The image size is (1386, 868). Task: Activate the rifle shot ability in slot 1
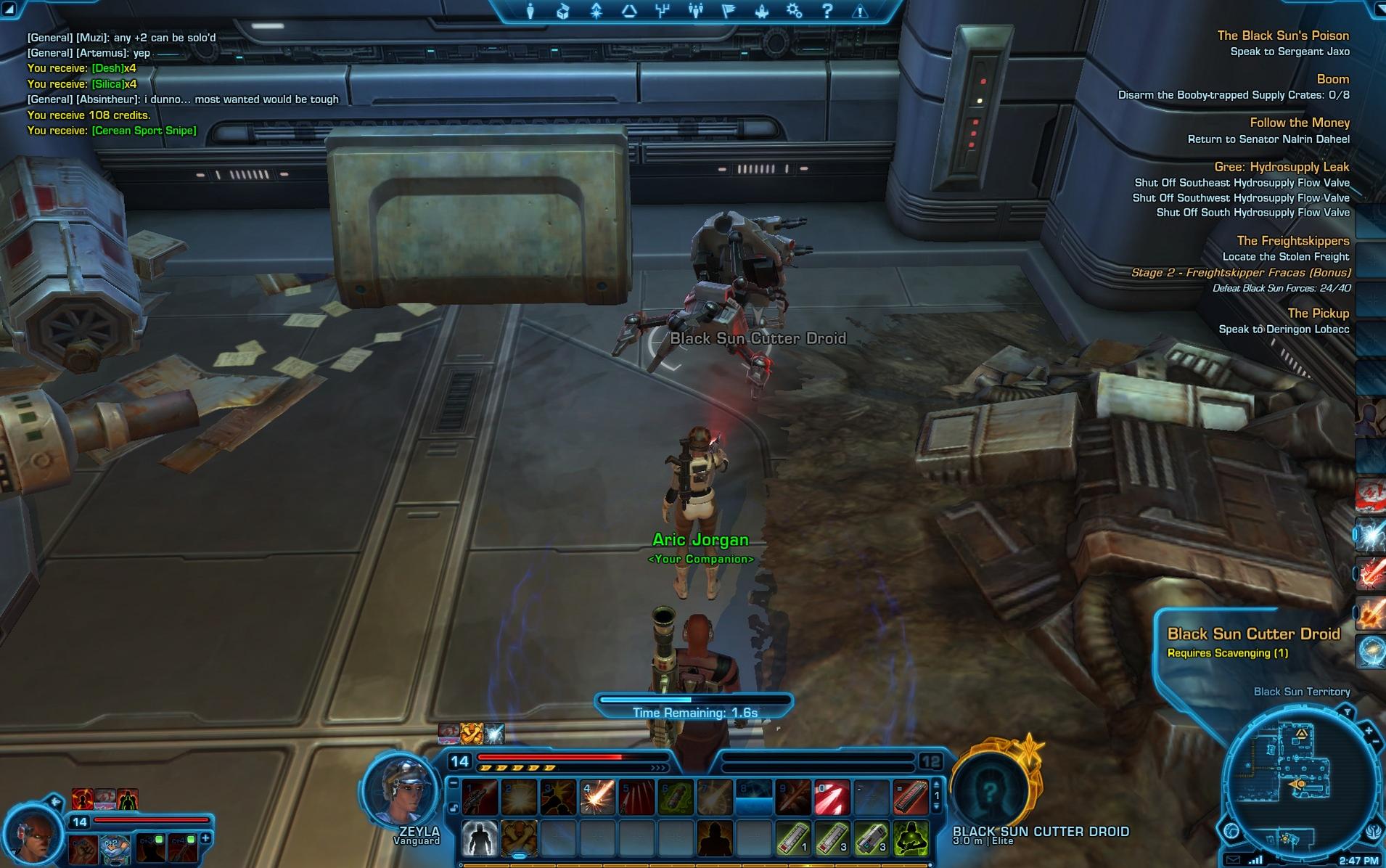pyautogui.click(x=480, y=798)
